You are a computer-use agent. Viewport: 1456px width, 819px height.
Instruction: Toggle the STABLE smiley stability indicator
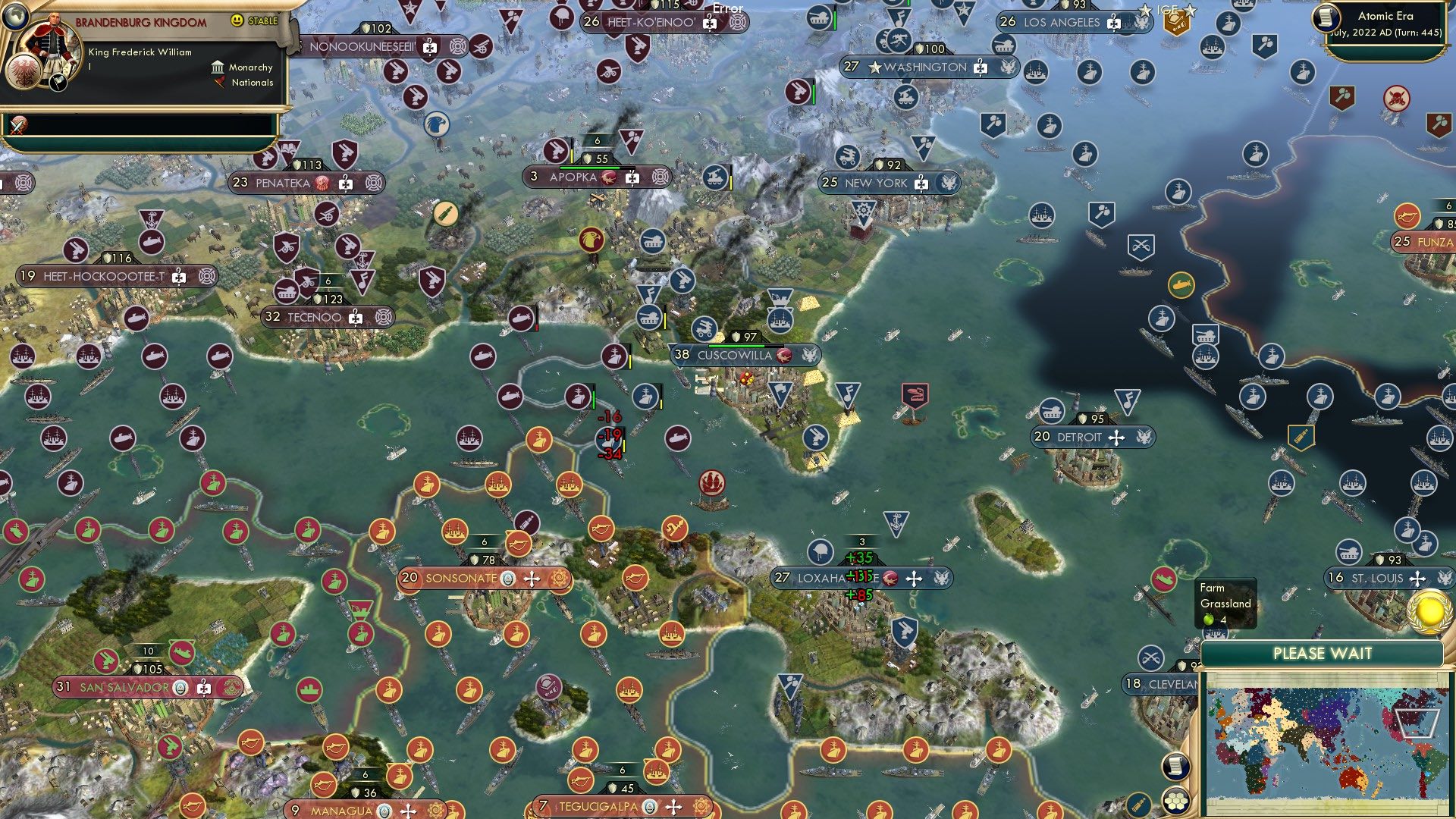click(x=236, y=21)
